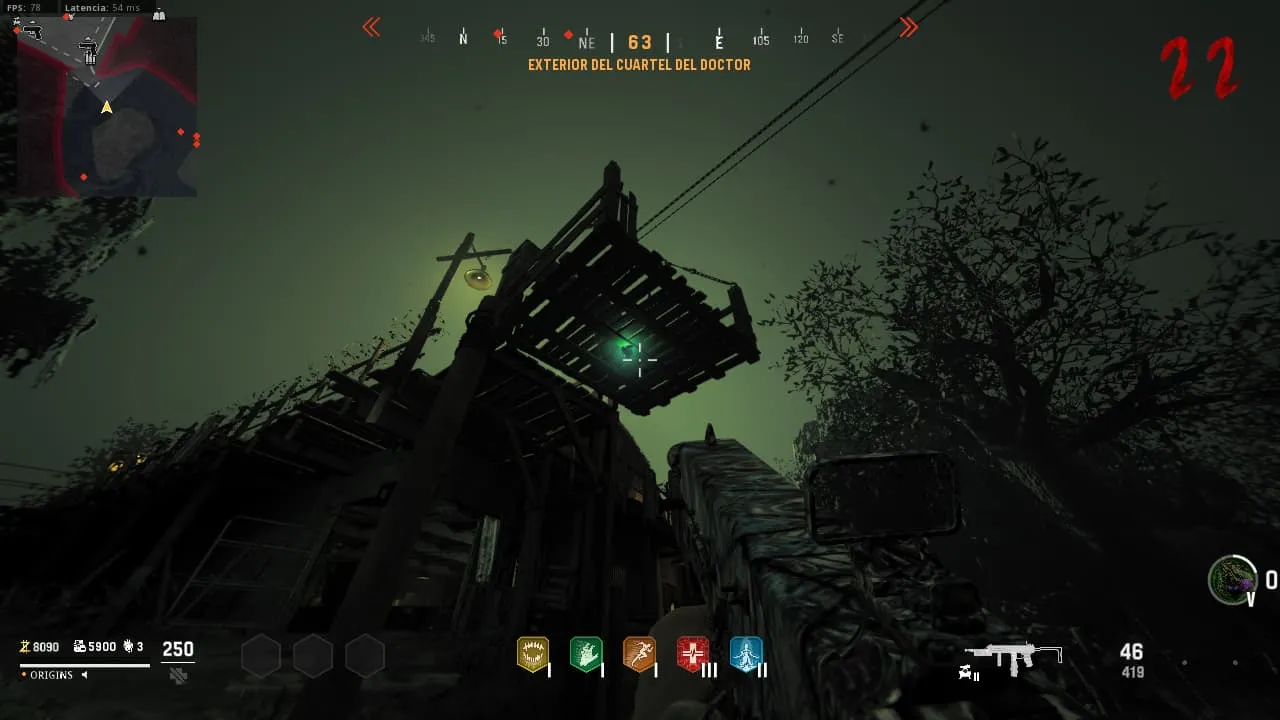Click the compass bar's left red chevrons
Viewport: 1280px width, 720px height.
371,28
